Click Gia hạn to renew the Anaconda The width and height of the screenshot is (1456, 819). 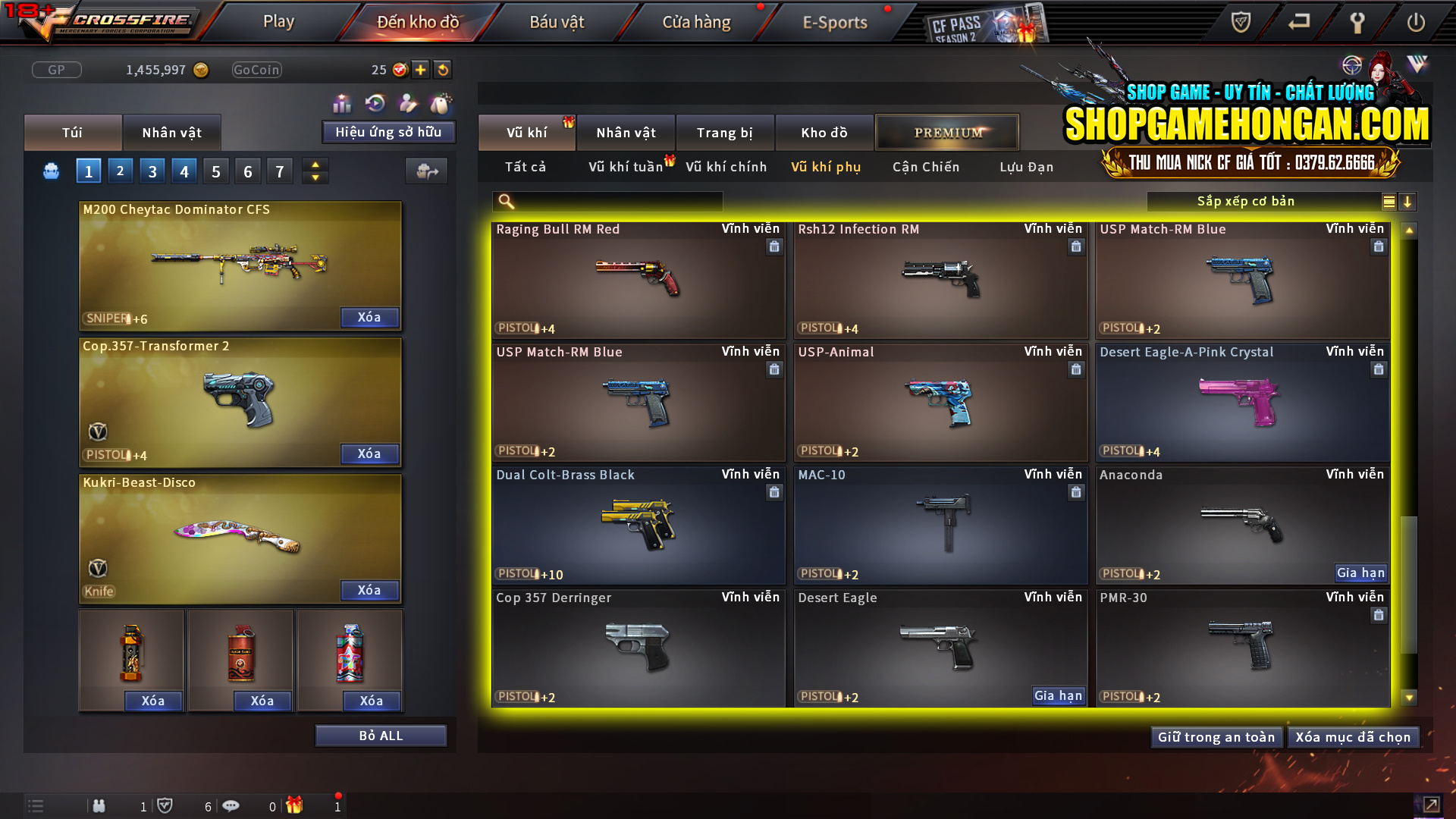pos(1361,573)
